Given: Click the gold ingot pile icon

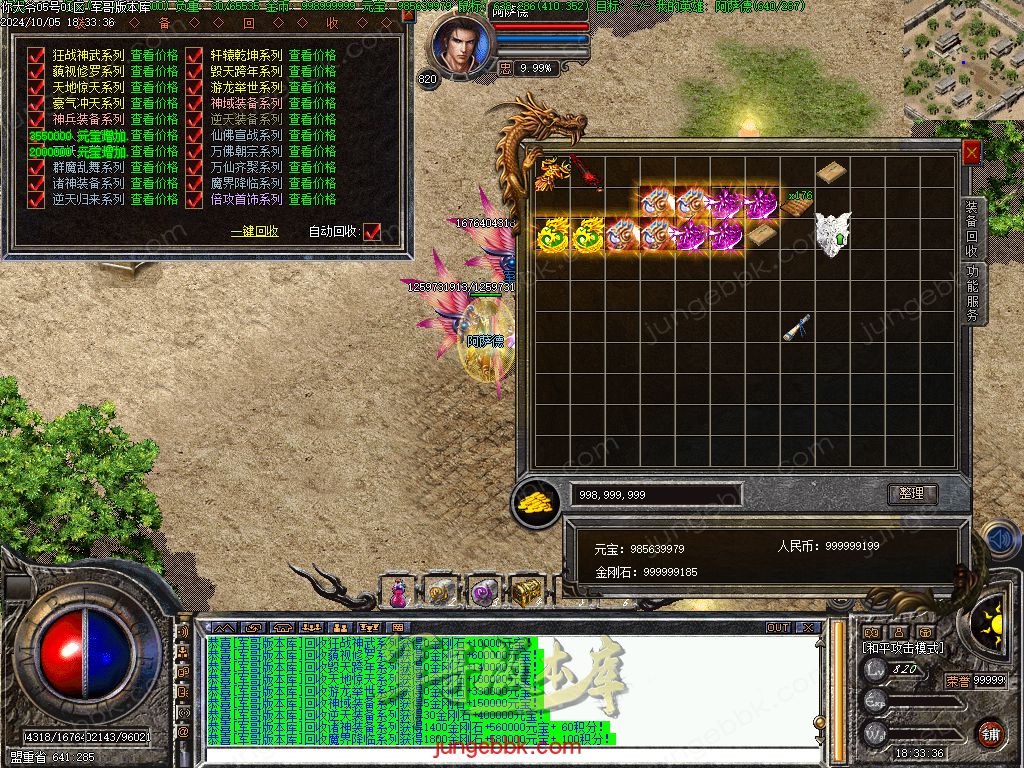Looking at the screenshot, I should 536,503.
